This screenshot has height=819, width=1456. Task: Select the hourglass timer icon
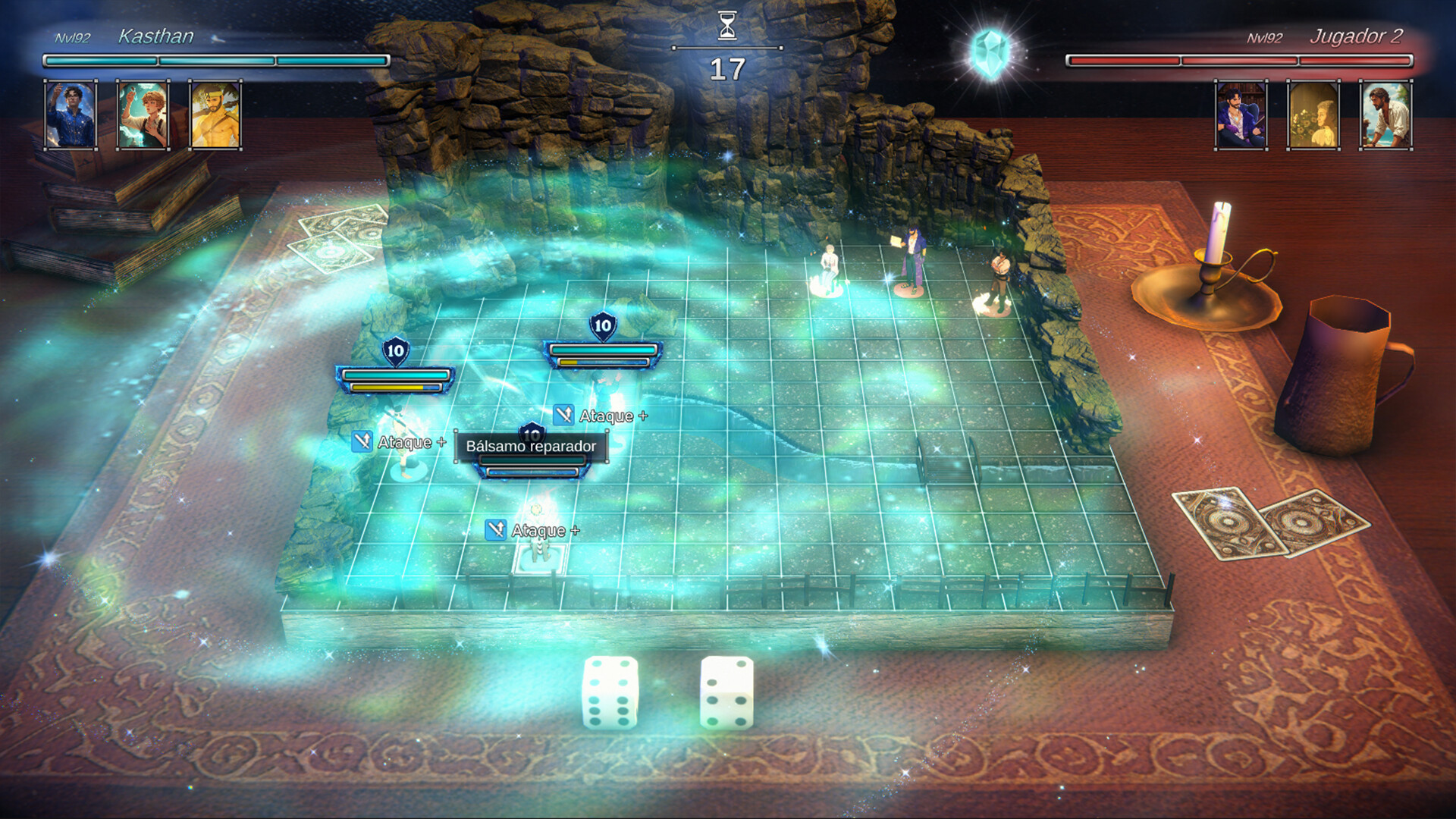coord(727,24)
